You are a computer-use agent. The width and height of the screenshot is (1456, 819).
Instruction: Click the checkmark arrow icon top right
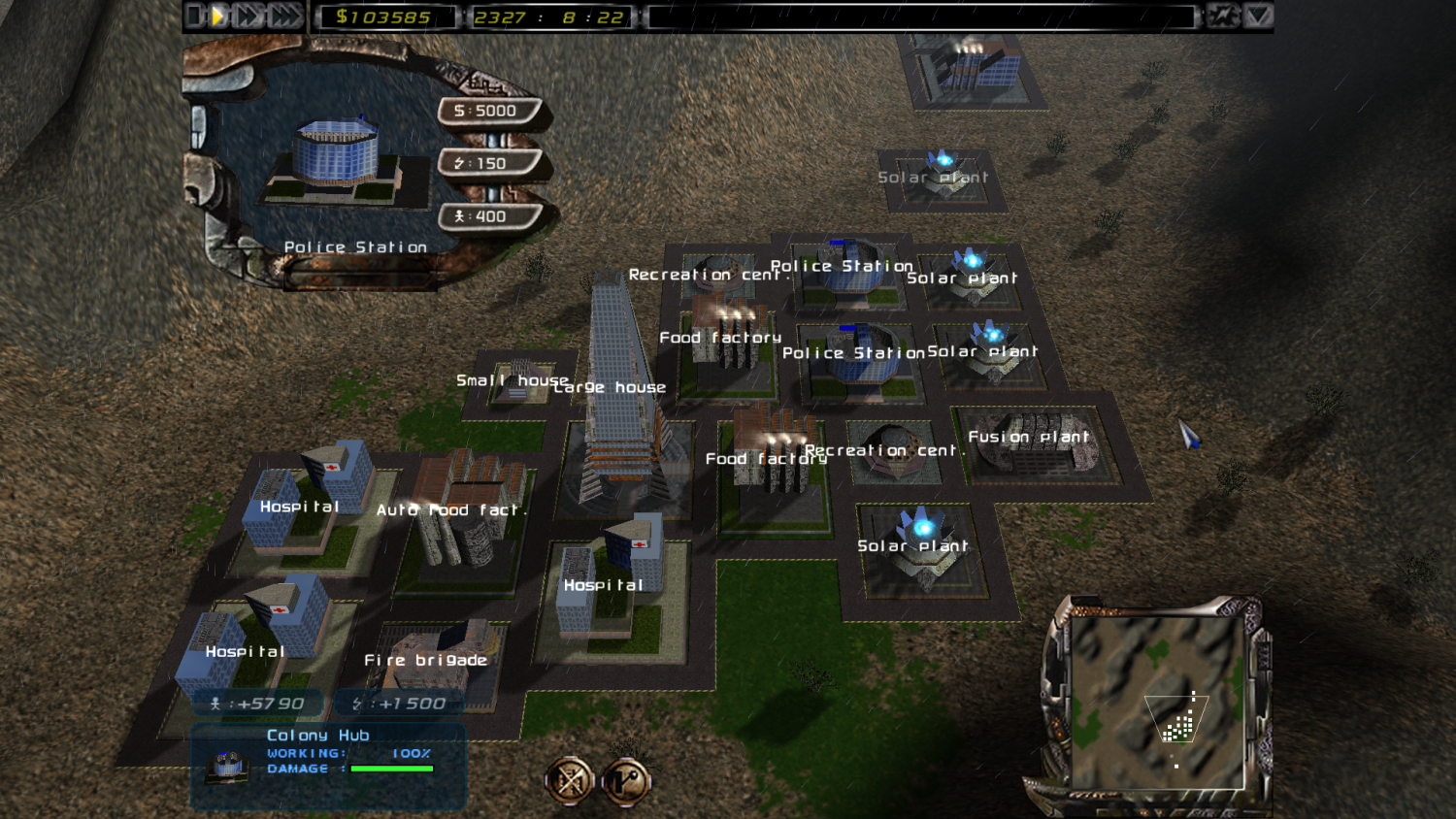(1257, 16)
